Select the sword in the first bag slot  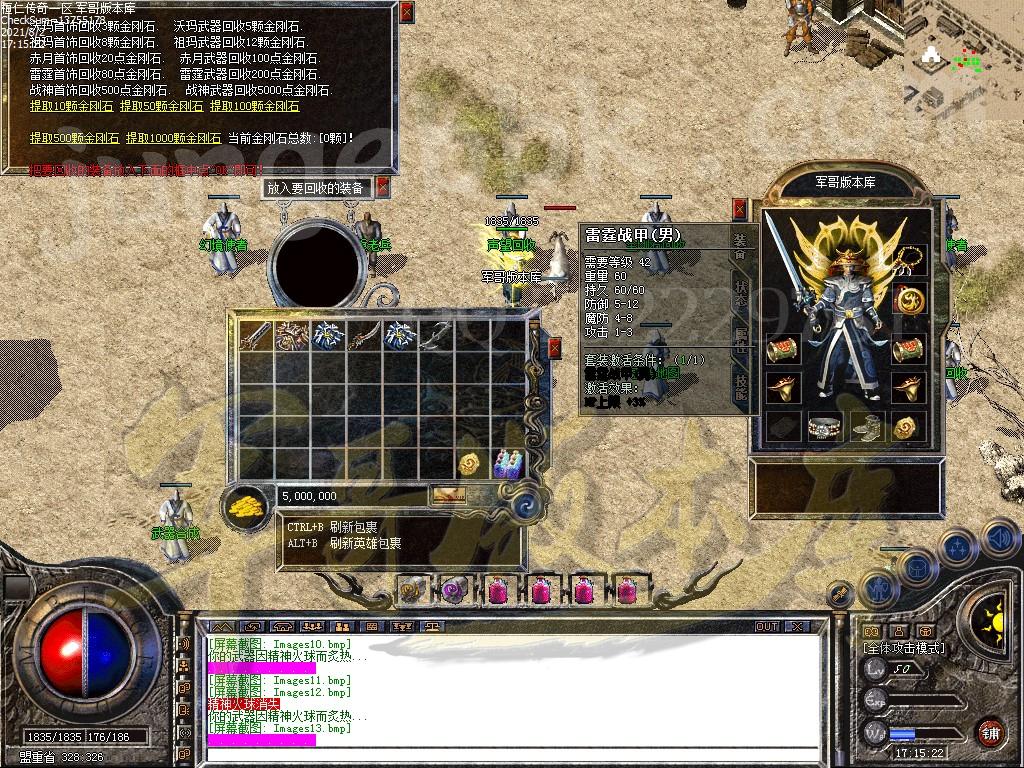(x=256, y=336)
